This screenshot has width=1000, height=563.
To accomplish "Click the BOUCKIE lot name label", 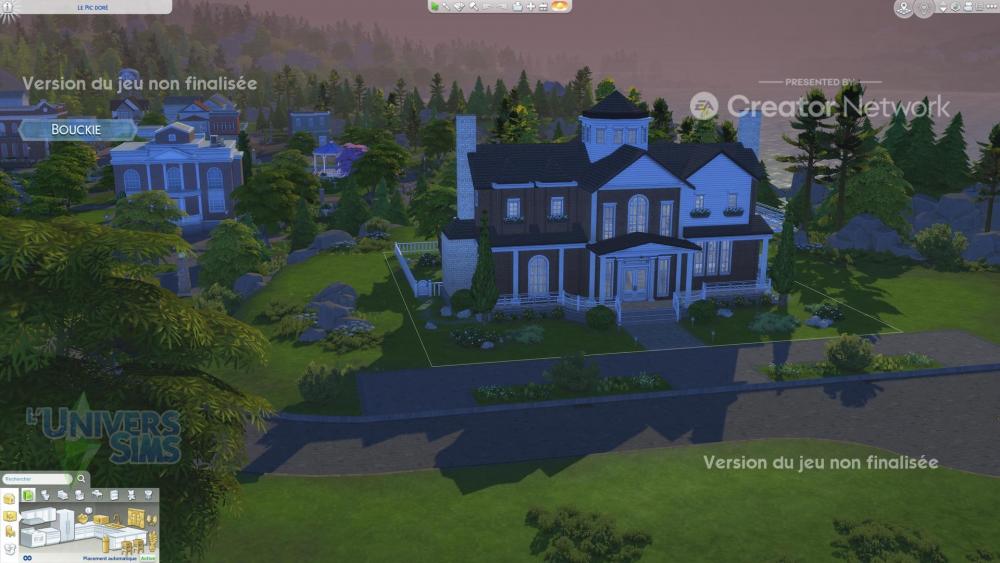I will [x=77, y=130].
